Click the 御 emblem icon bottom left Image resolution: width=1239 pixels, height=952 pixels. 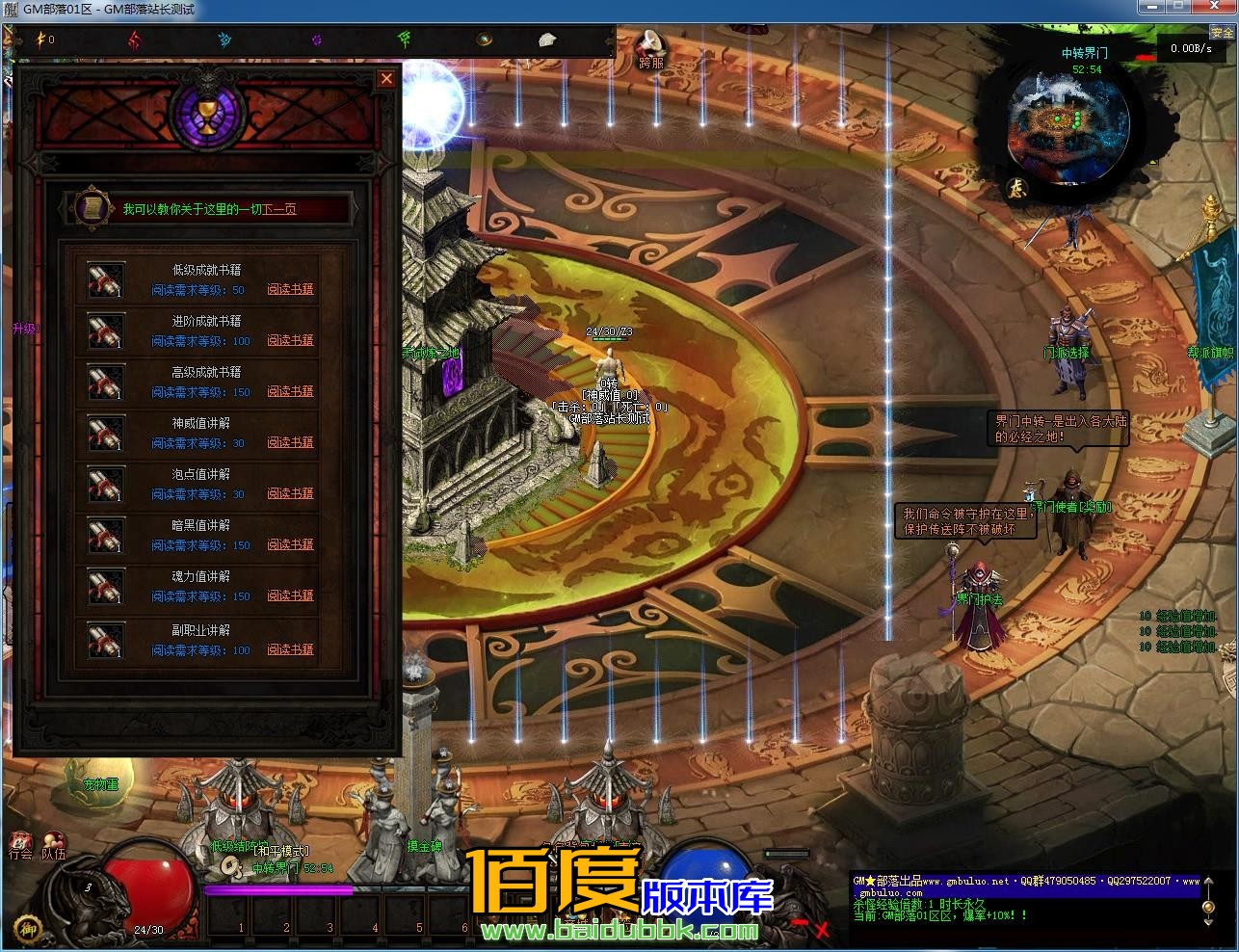tap(29, 928)
